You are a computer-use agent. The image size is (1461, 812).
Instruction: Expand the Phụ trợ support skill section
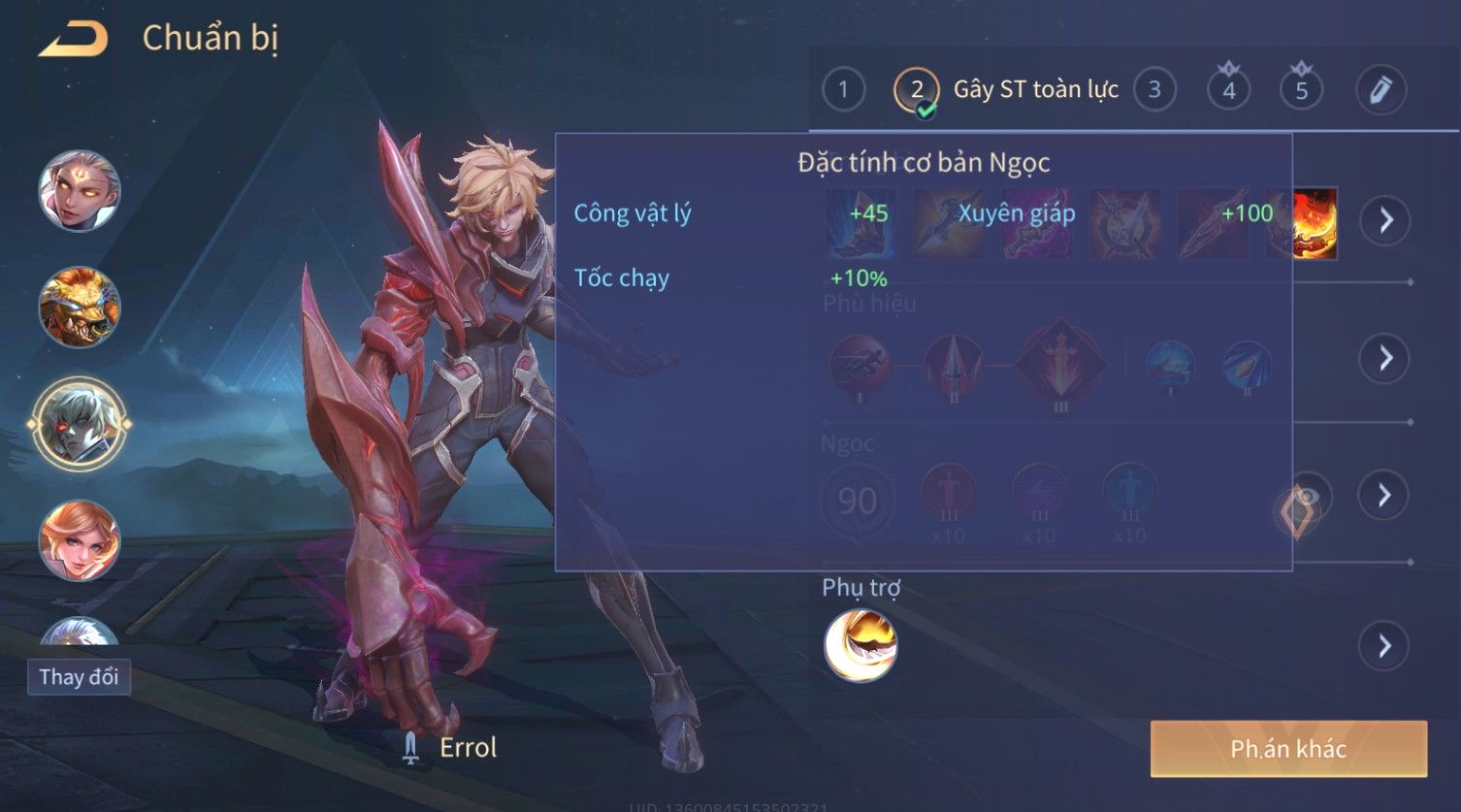pyautogui.click(x=1384, y=646)
